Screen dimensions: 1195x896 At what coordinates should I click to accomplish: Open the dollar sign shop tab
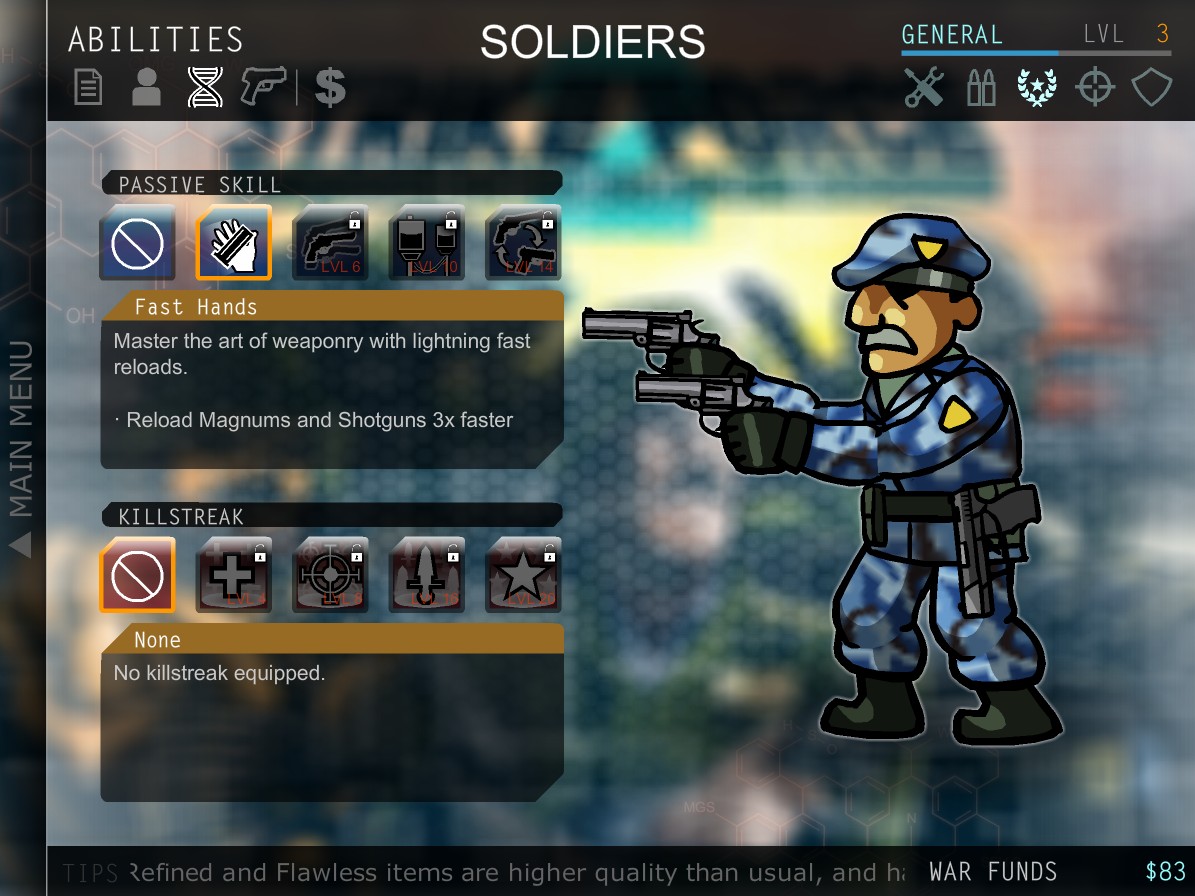pos(330,88)
